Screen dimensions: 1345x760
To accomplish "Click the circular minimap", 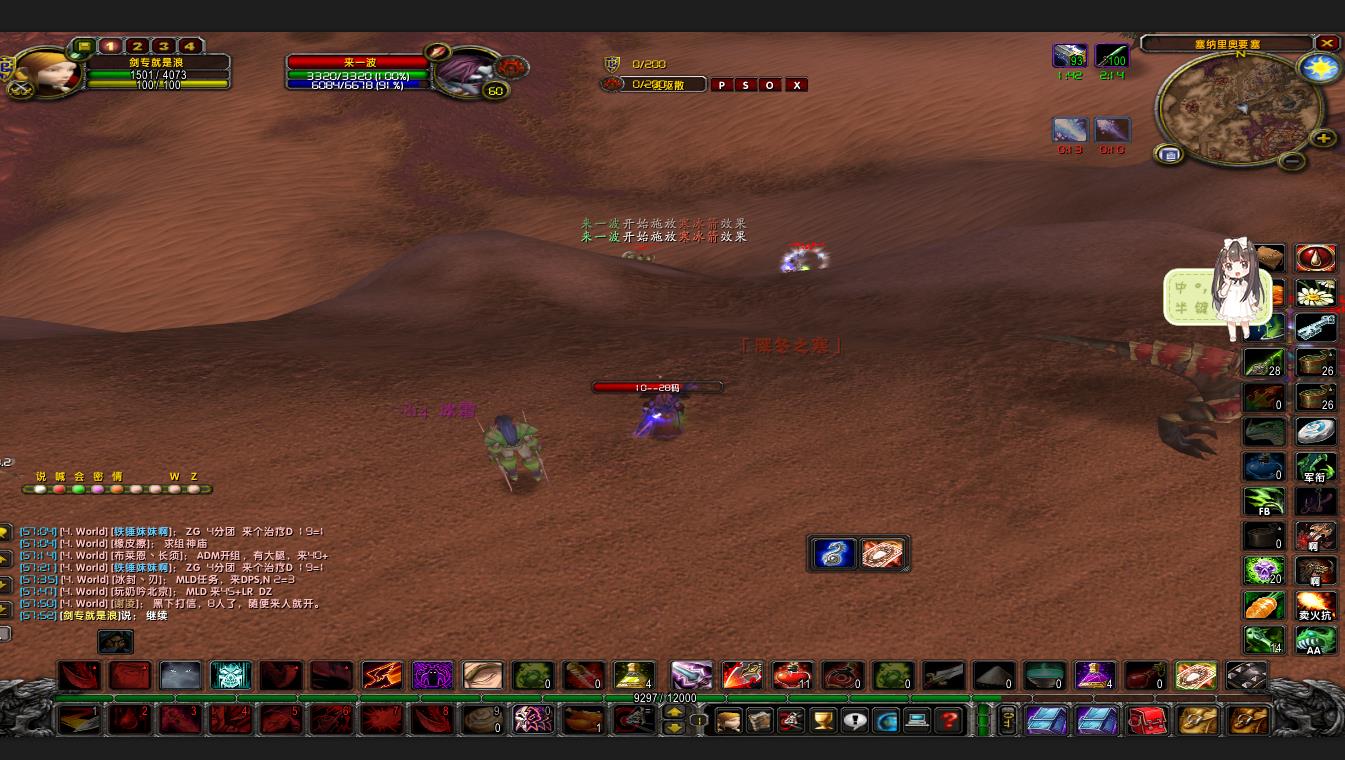I will coord(1239,107).
